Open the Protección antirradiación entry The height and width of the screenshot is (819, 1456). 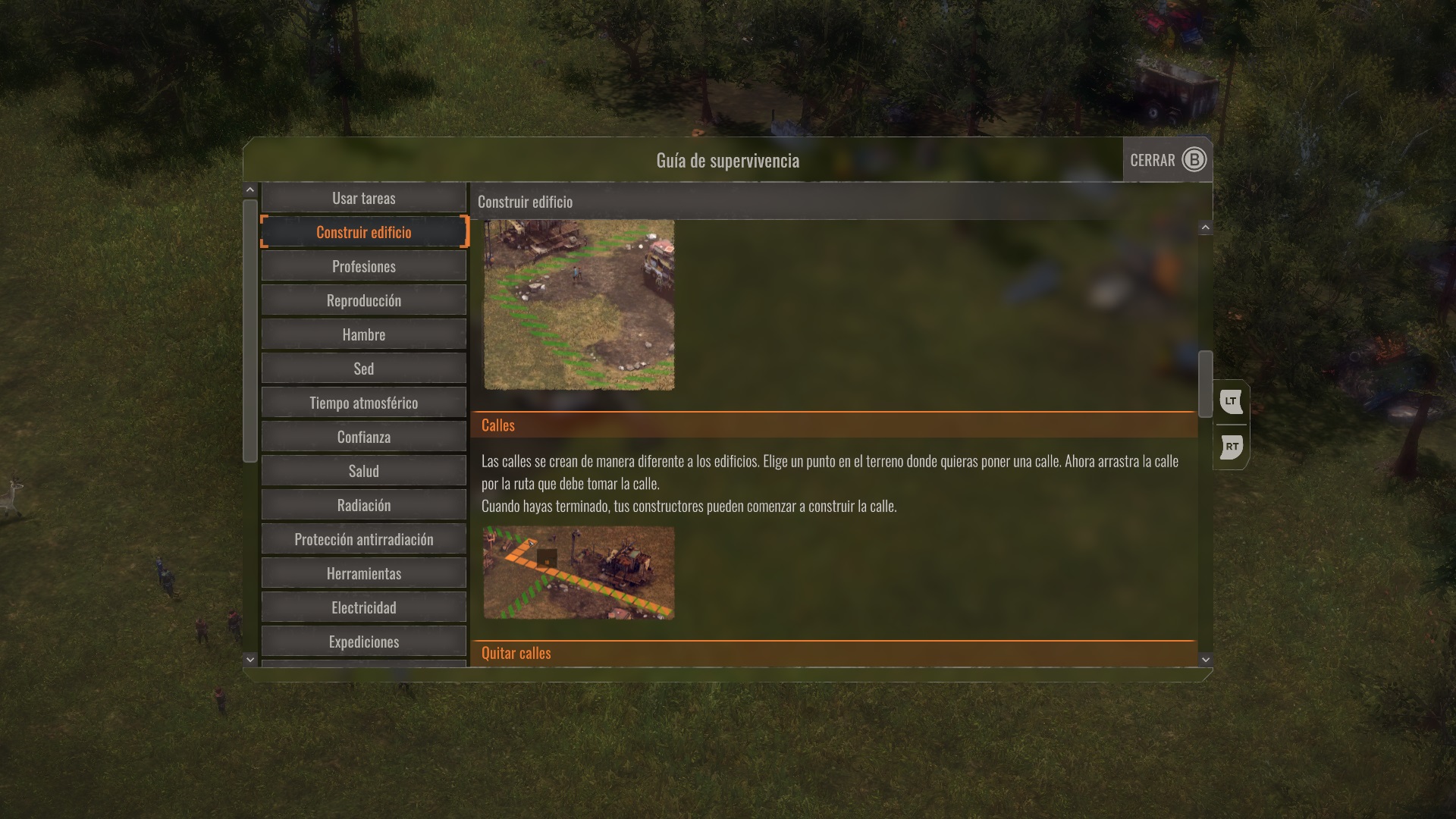click(x=363, y=539)
